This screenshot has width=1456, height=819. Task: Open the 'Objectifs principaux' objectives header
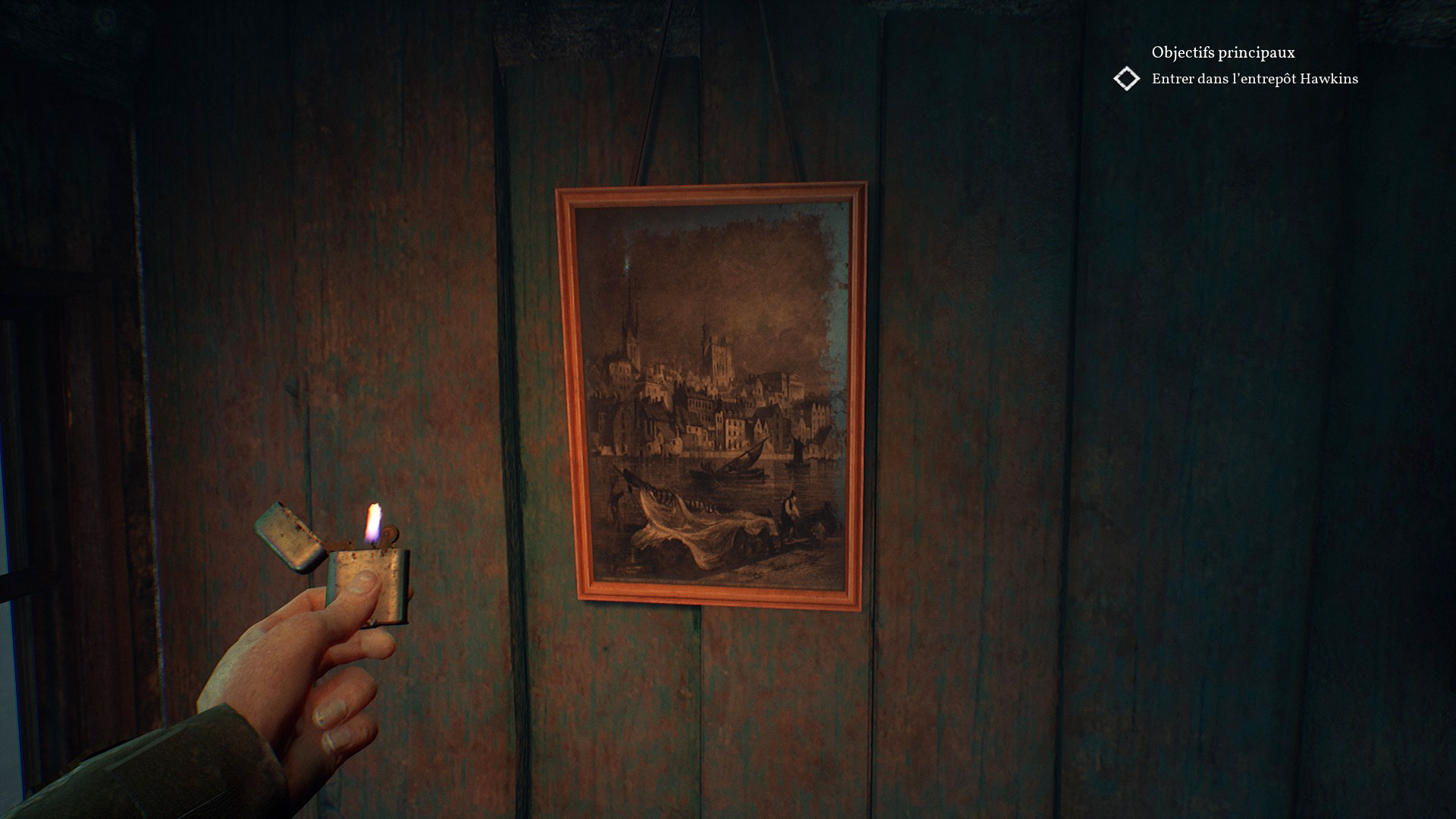1222,52
